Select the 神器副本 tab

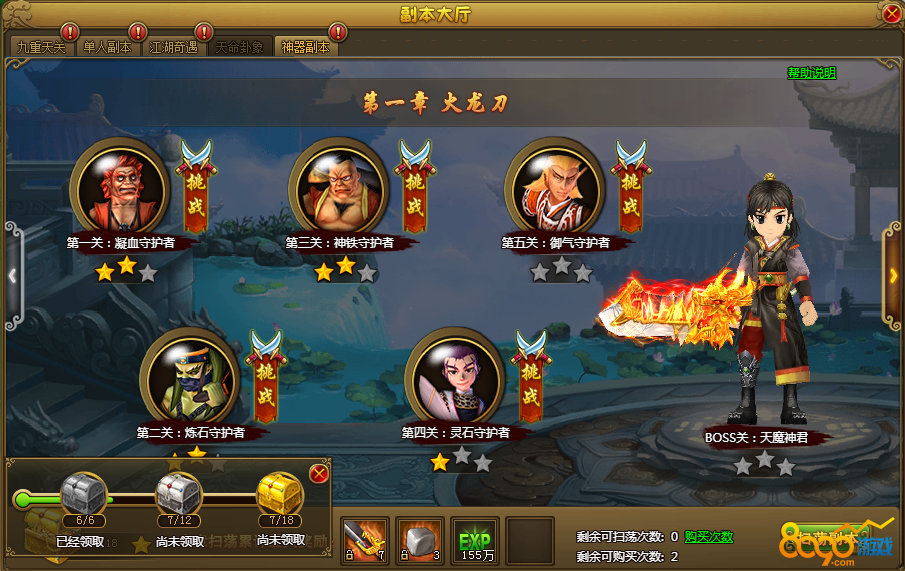point(305,47)
